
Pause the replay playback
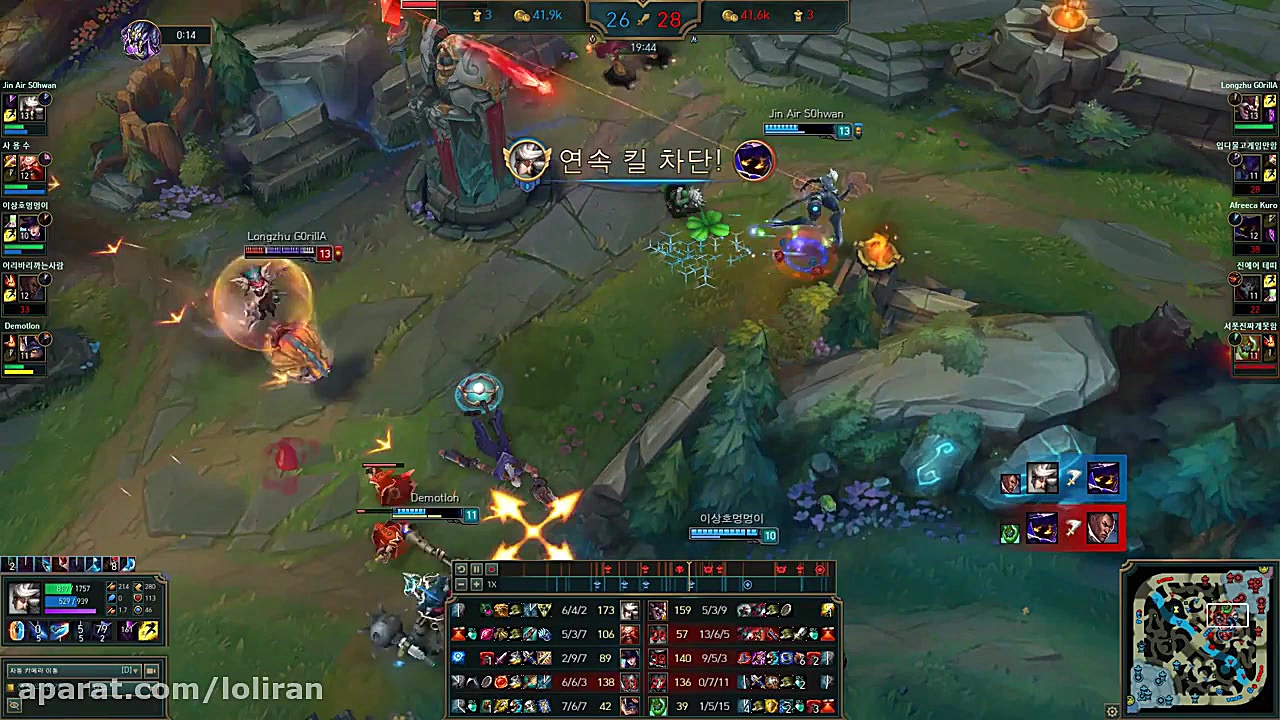coord(476,568)
